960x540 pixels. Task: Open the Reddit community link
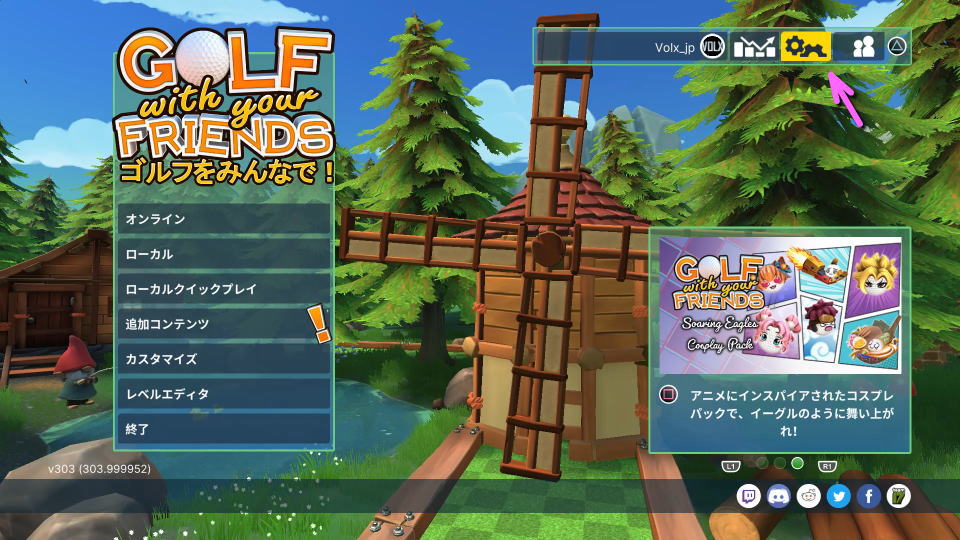[x=809, y=496]
